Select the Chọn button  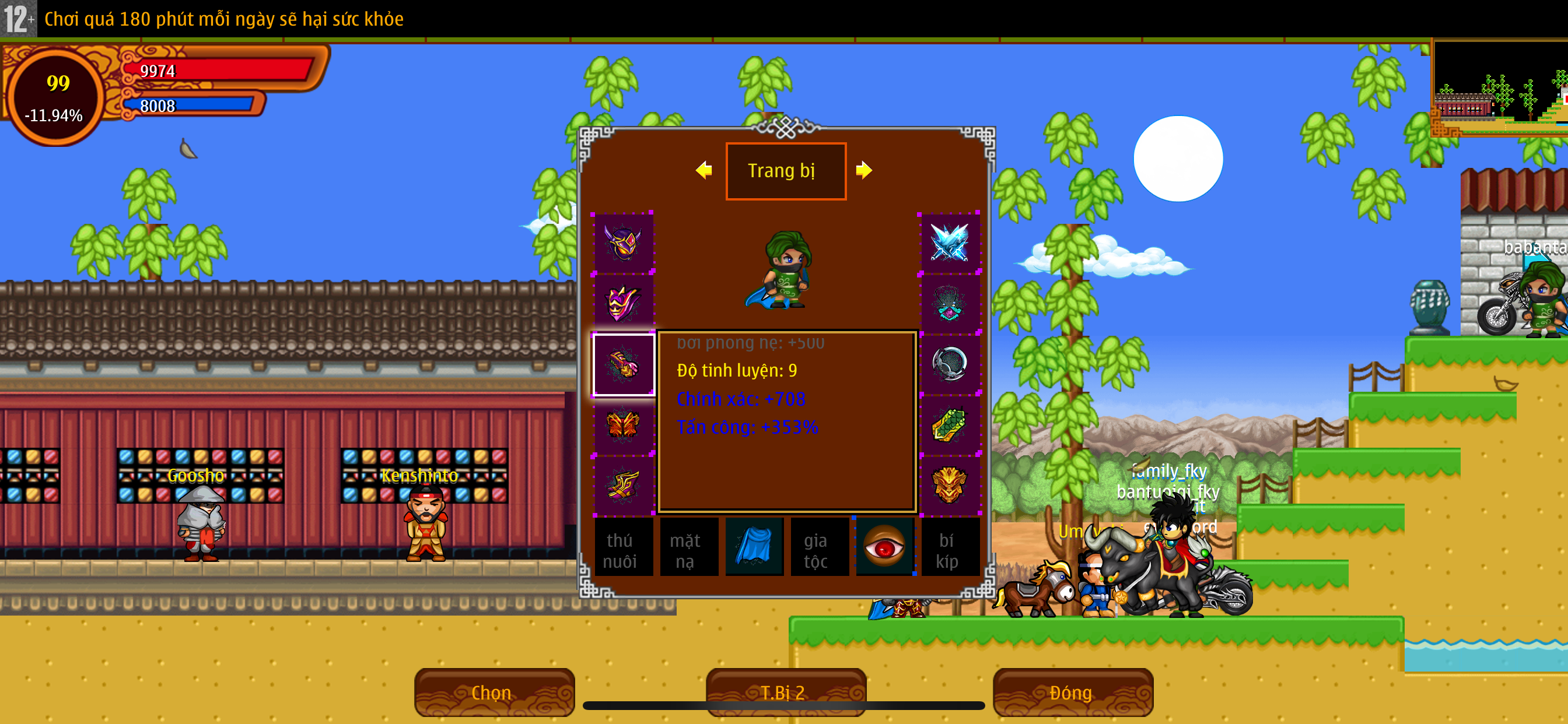[x=494, y=692]
